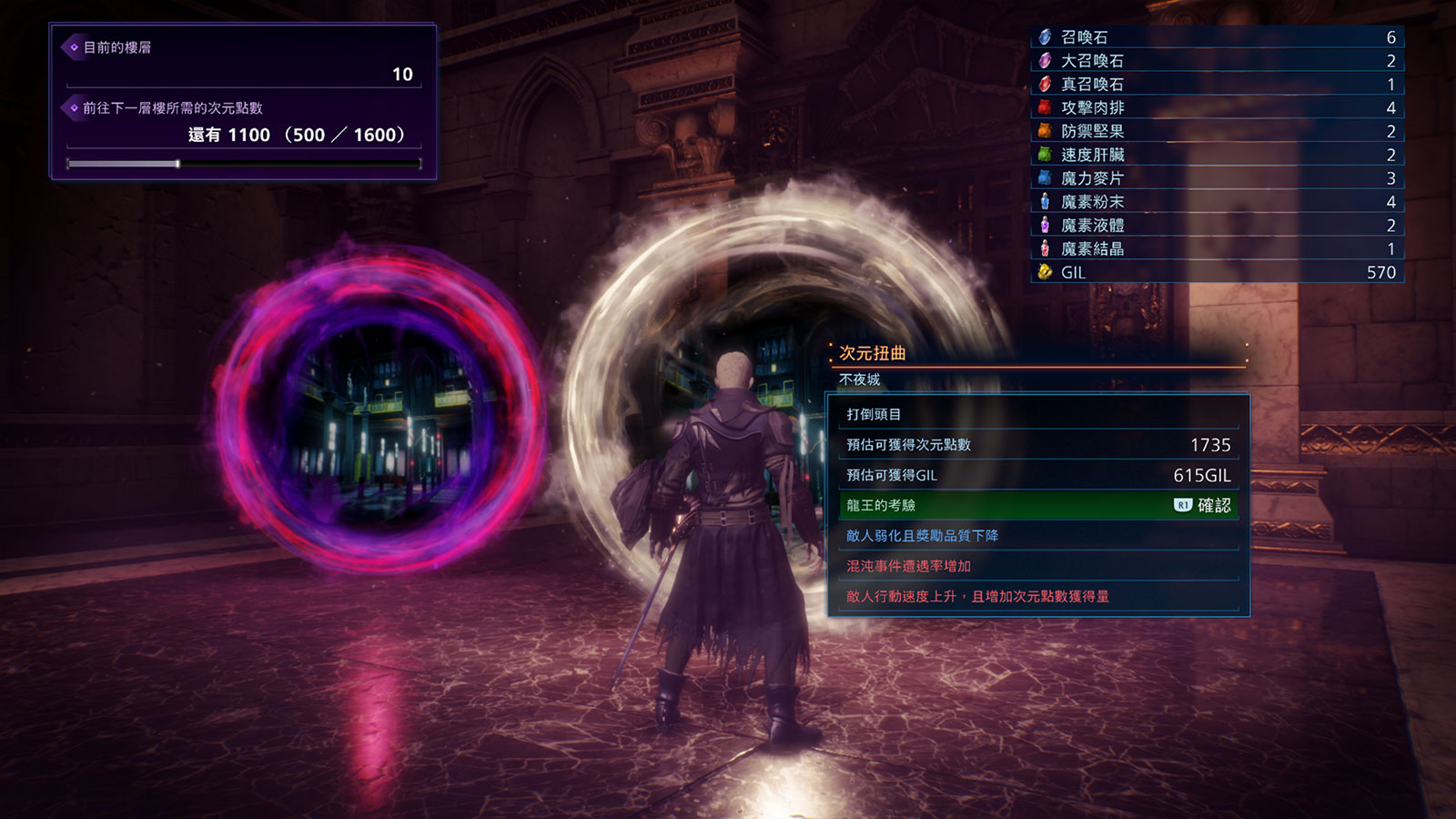The width and height of the screenshot is (1456, 819).
Task: Click the 次元扭曲 panel title
Action: pos(872,353)
